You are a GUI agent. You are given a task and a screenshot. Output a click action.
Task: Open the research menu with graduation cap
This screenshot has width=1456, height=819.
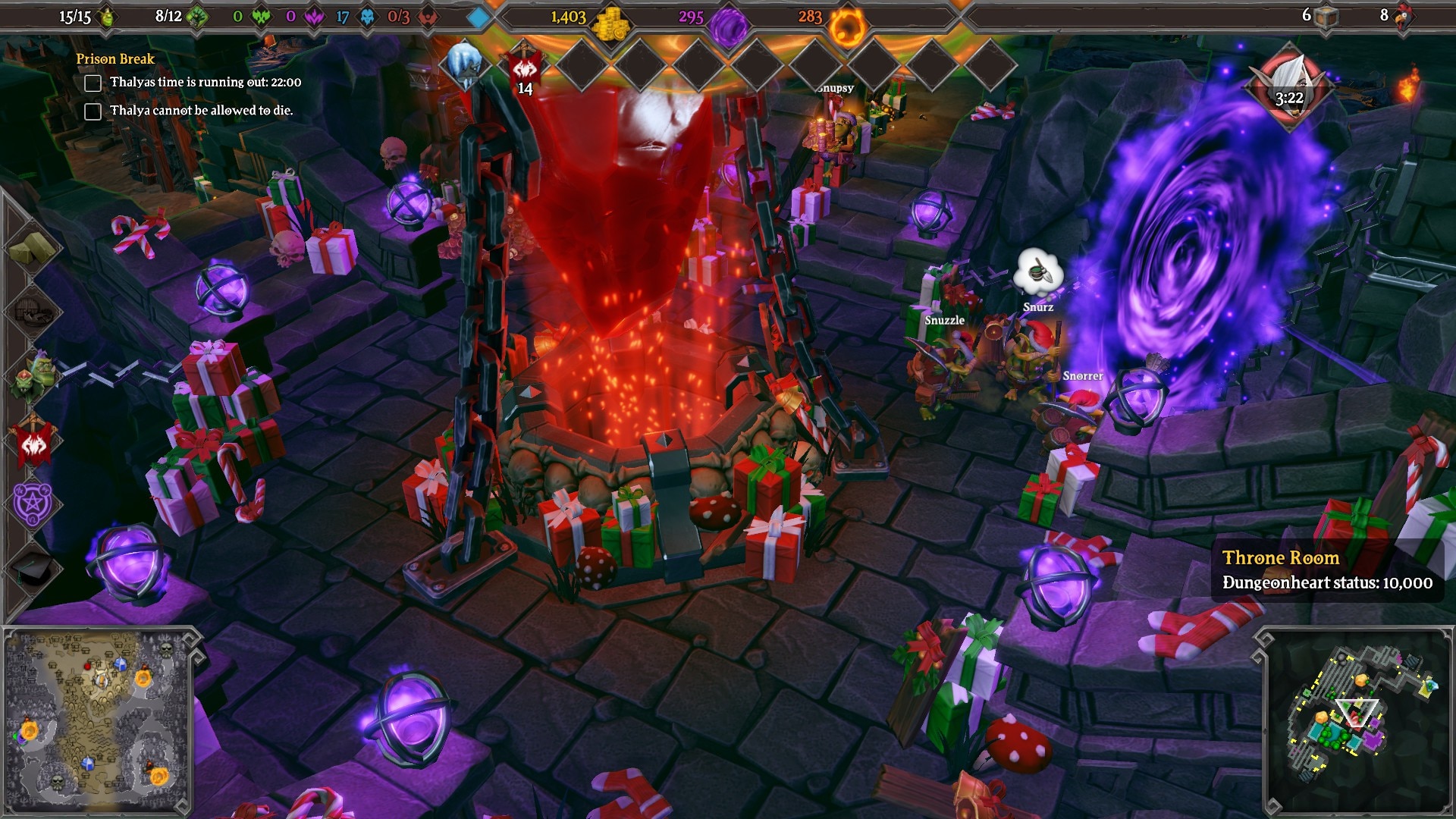[x=33, y=567]
